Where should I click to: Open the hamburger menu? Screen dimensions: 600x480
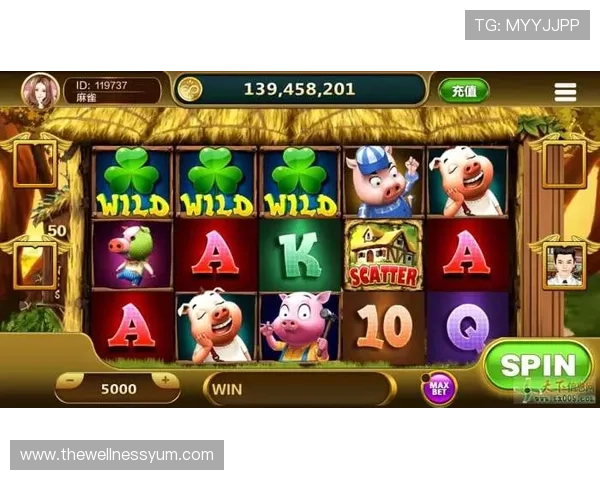[x=565, y=91]
